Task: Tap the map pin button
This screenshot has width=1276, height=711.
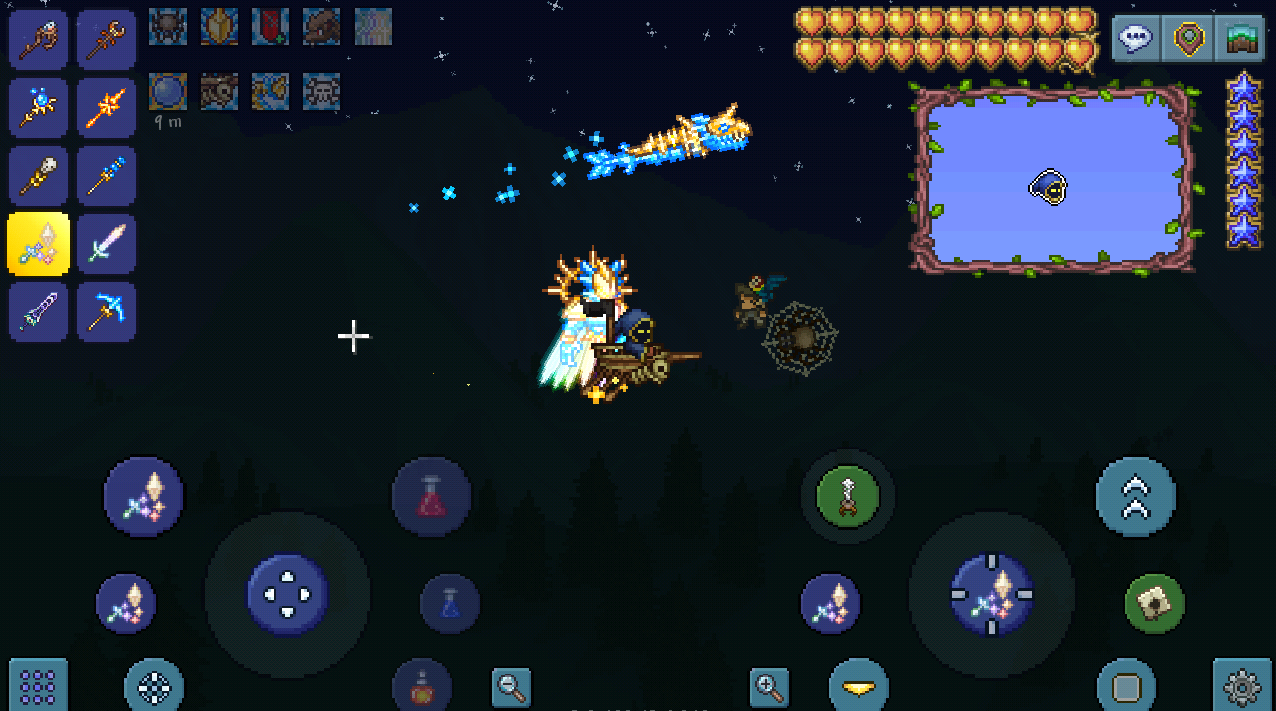Action: [x=1188, y=40]
